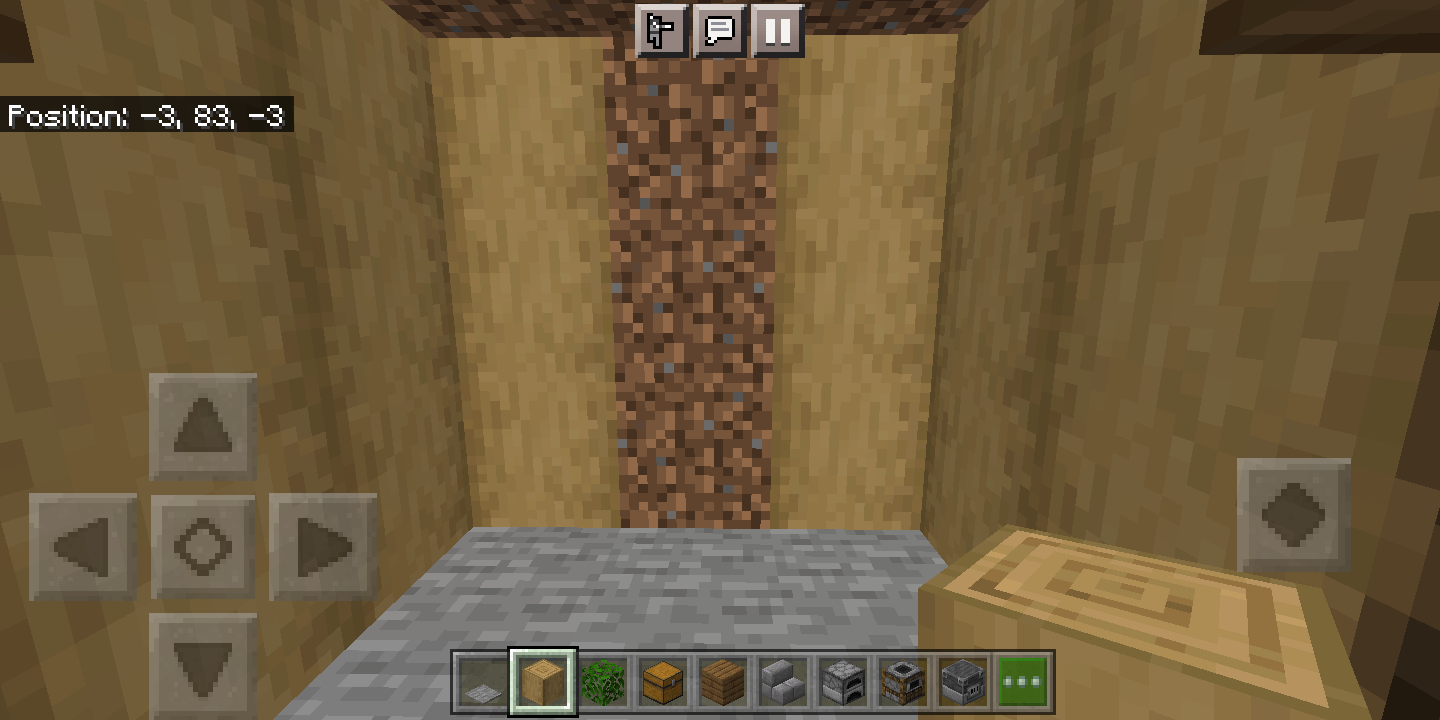Select the chest in the hotbar
Image resolution: width=1440 pixels, height=720 pixels.
665,681
